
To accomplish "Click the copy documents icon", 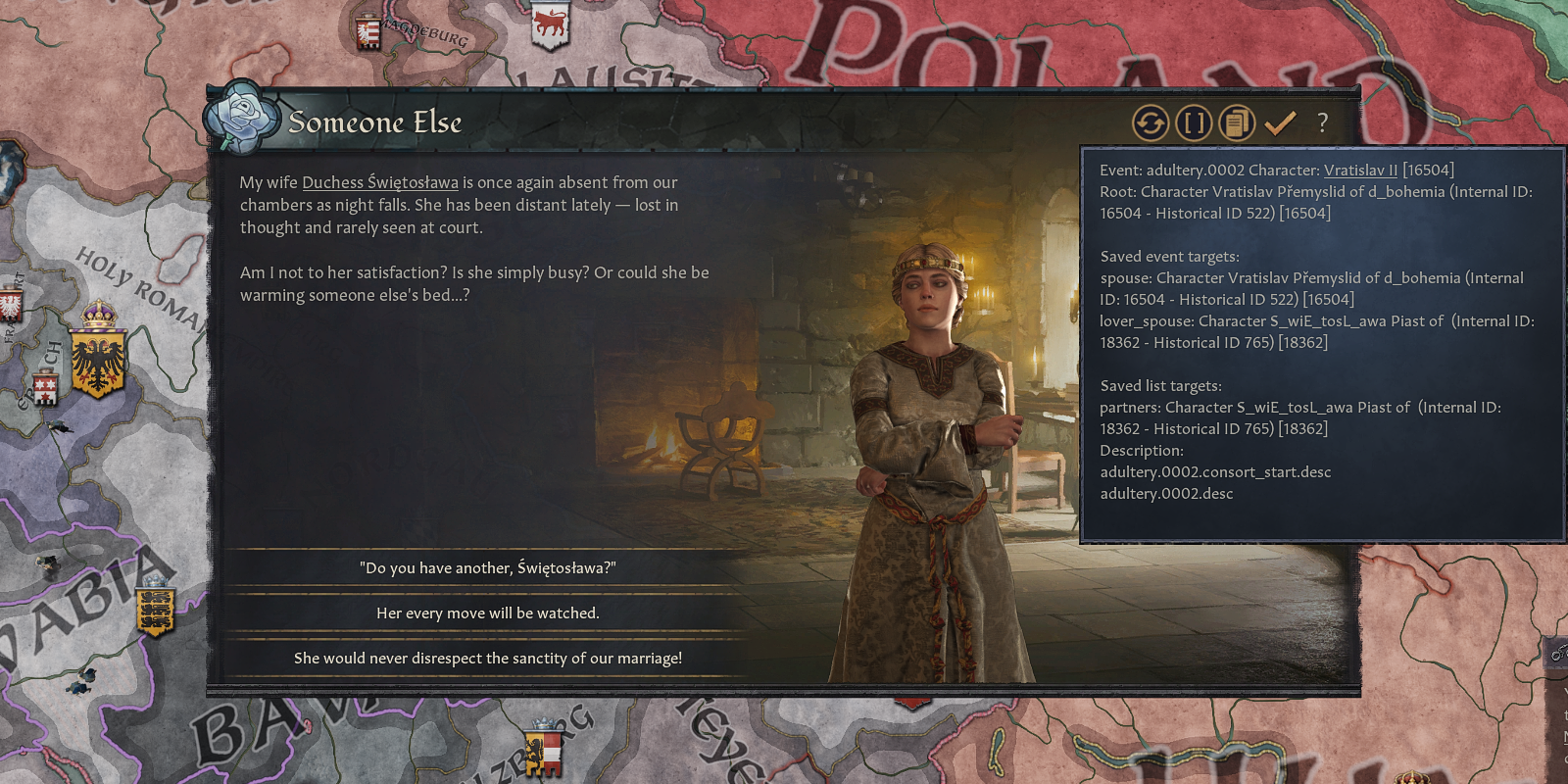I will point(1237,123).
